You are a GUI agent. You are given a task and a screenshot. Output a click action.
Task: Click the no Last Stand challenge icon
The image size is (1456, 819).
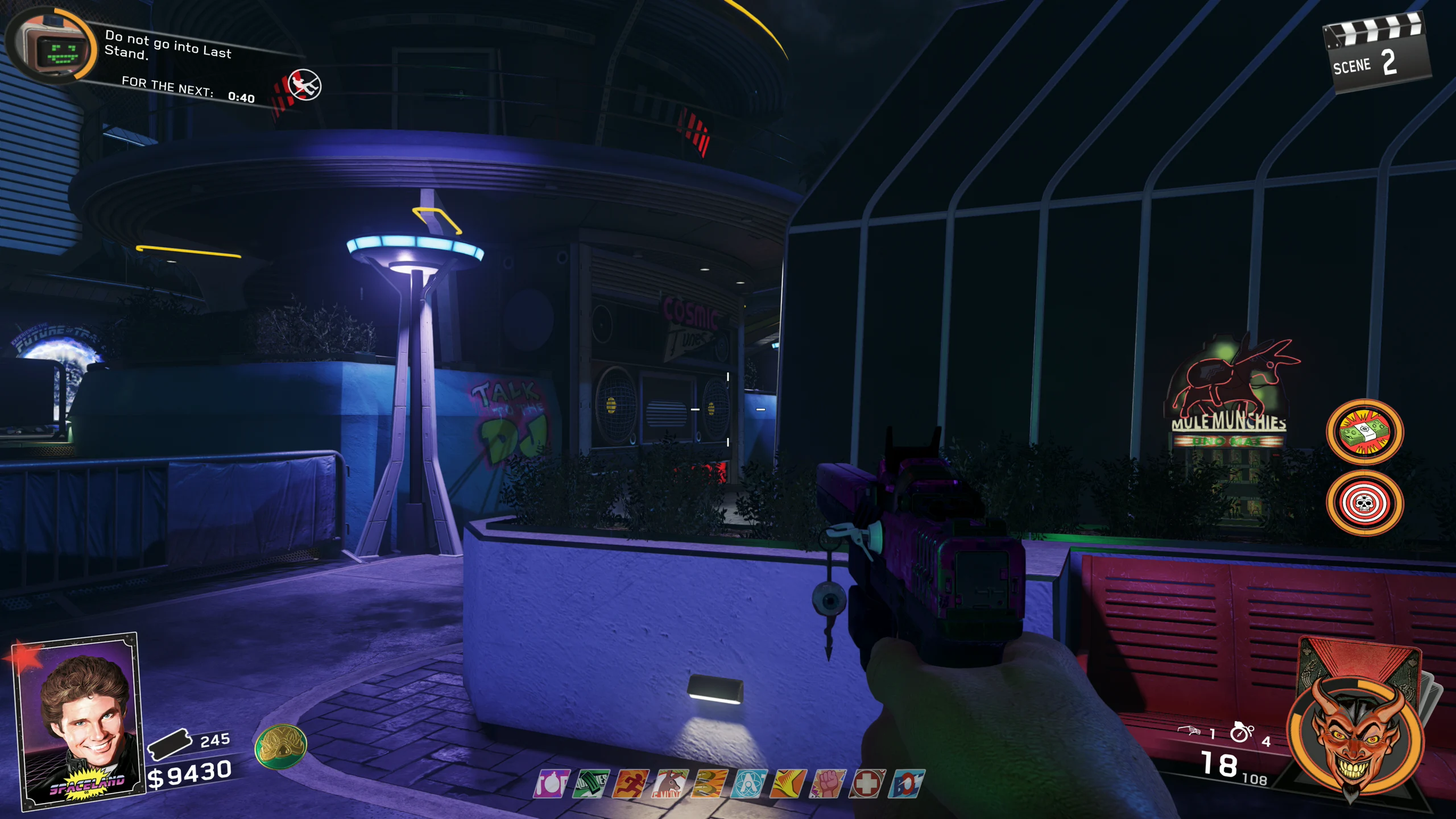point(304,85)
